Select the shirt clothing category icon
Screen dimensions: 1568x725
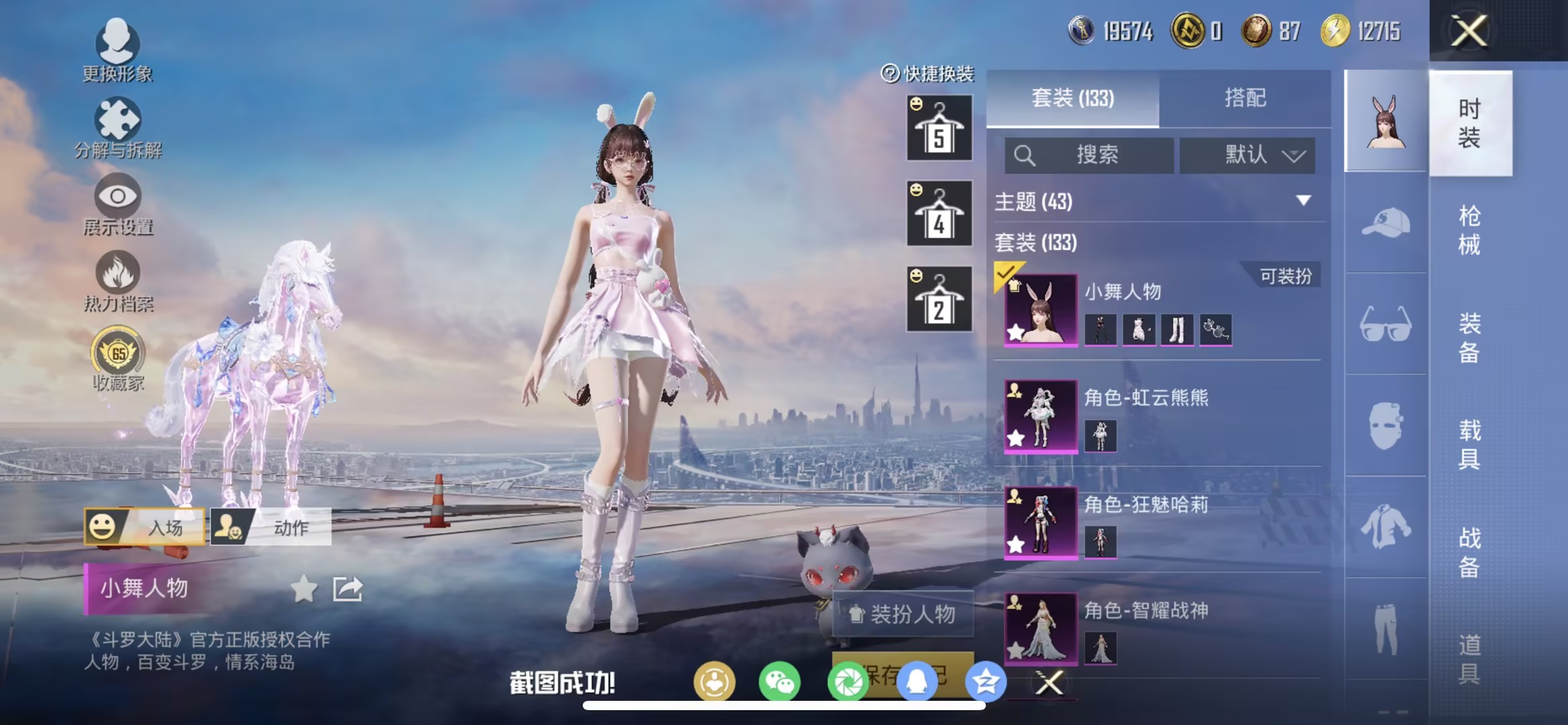coord(1386,527)
